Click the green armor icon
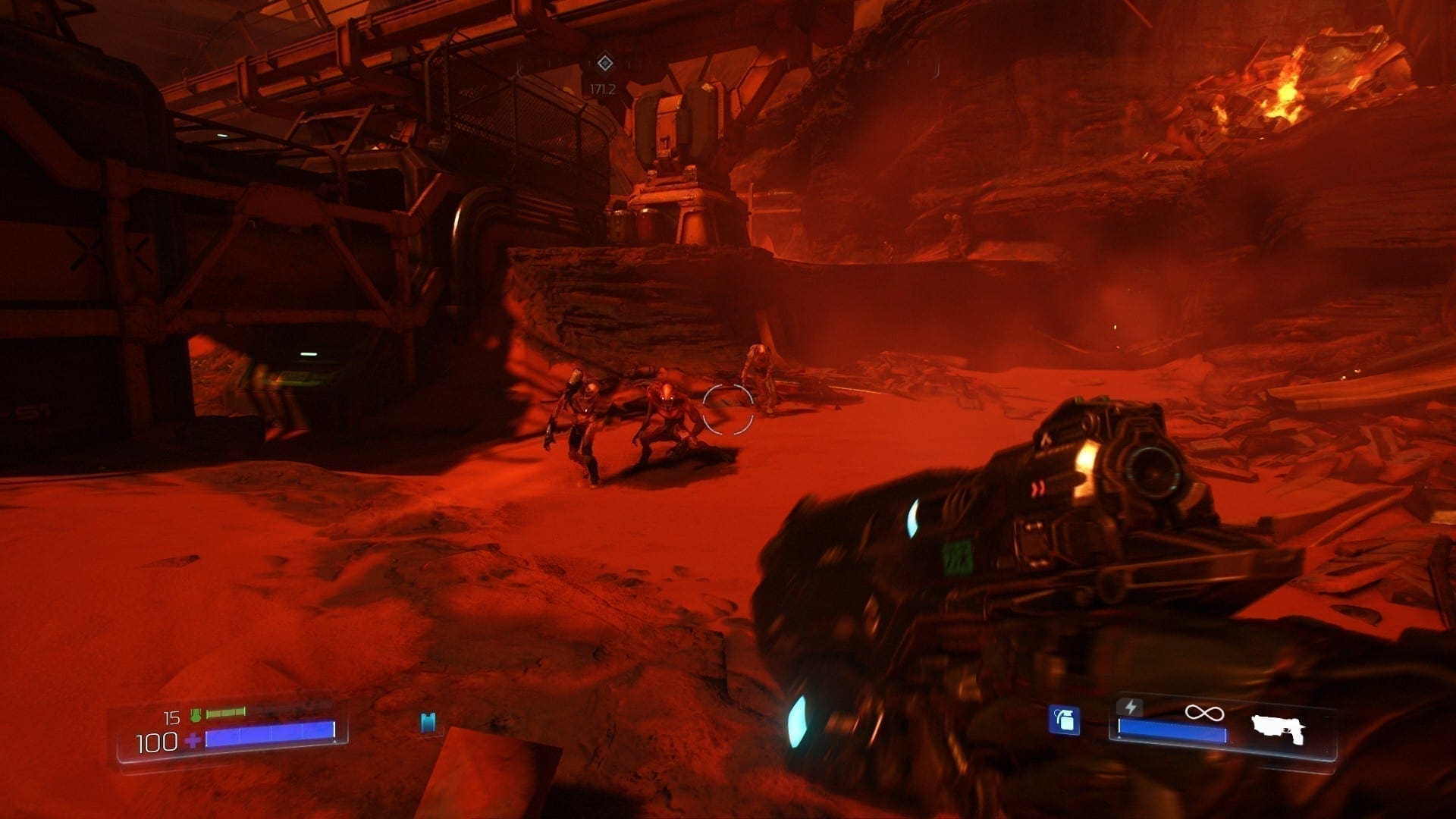Screen dimensions: 1456x819 [196, 714]
